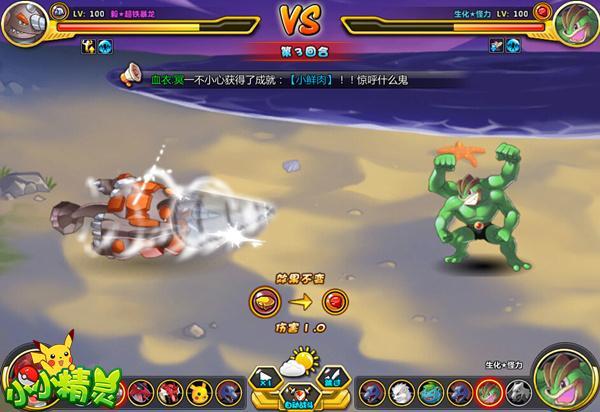Check the sun and cloud weather icon
The height and width of the screenshot is (412, 600).
pyautogui.click(x=299, y=364)
